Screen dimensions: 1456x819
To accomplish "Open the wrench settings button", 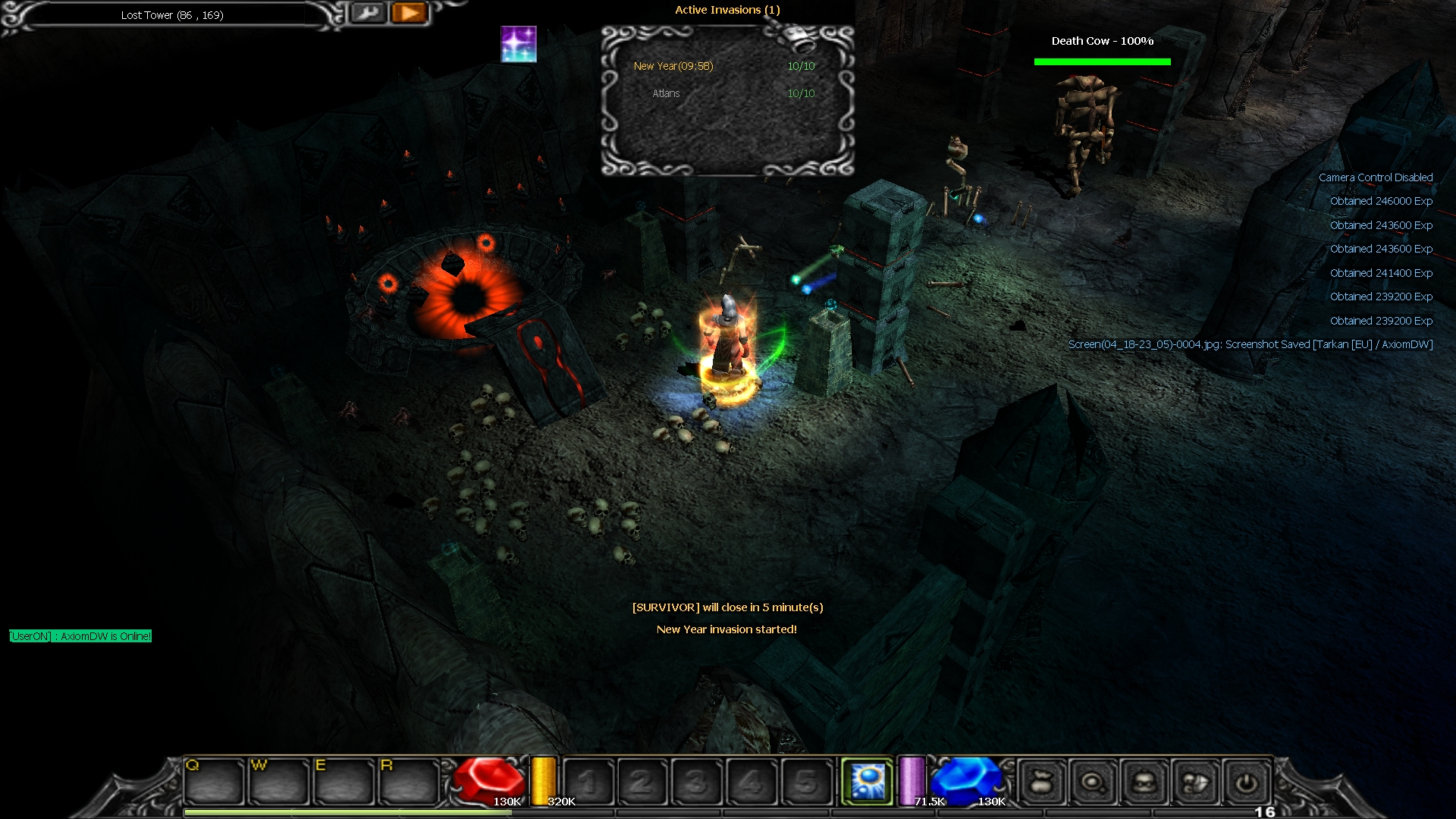I will tap(369, 13).
